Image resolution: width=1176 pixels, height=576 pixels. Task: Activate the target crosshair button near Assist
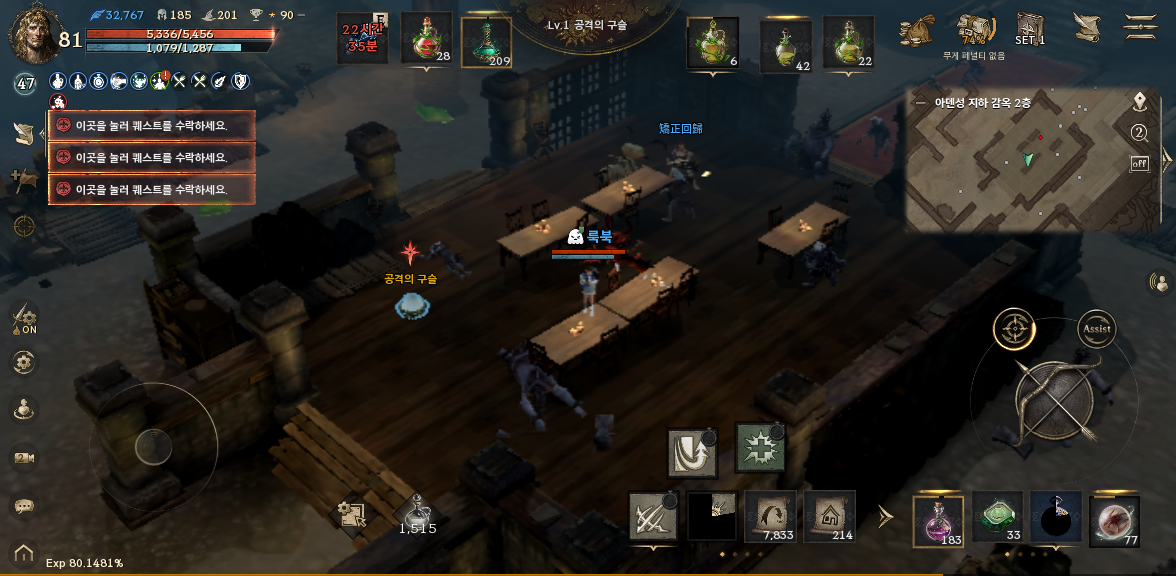point(1014,328)
